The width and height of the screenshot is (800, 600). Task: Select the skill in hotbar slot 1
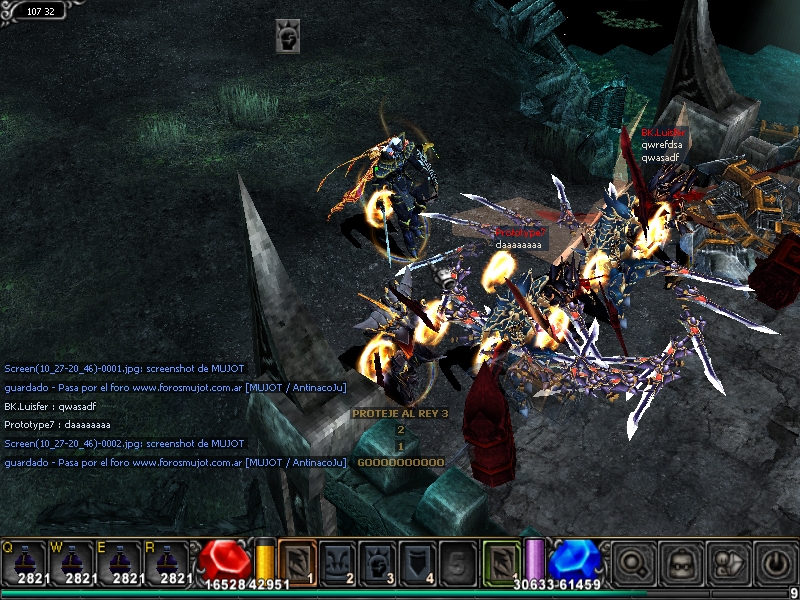pos(296,561)
